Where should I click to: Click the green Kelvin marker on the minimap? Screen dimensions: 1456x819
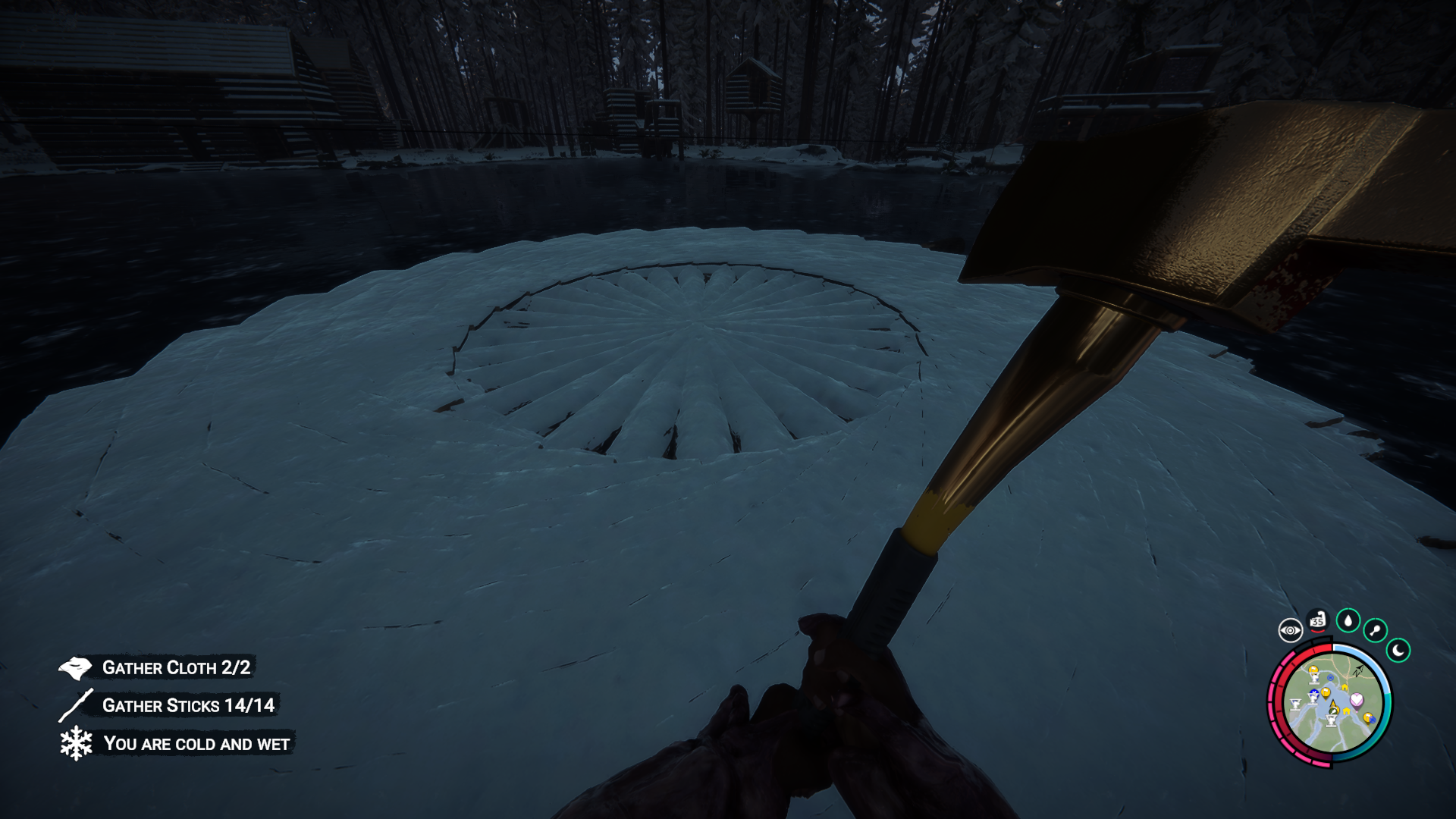(1334, 709)
